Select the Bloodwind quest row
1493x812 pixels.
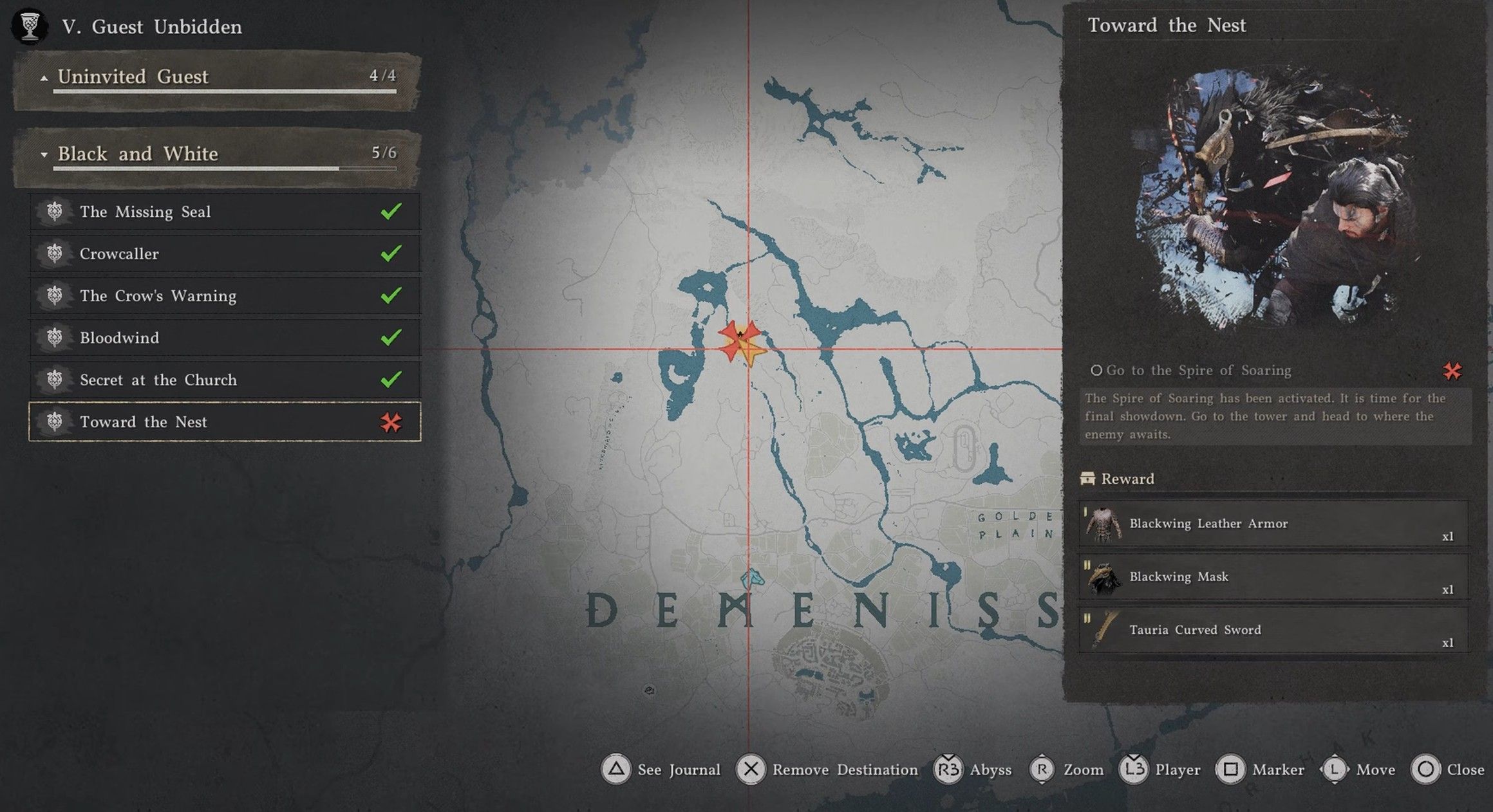225,338
